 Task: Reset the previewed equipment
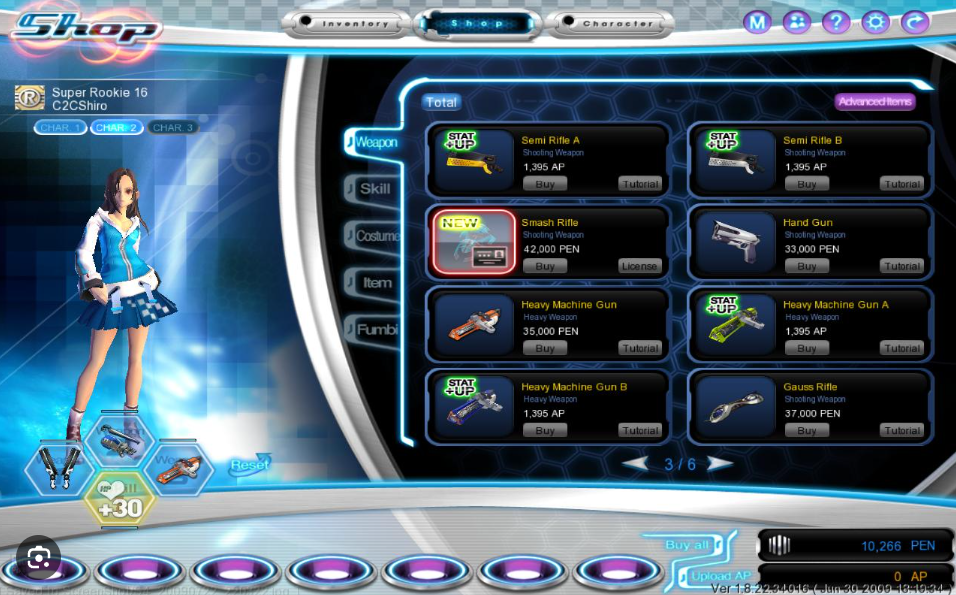249,465
